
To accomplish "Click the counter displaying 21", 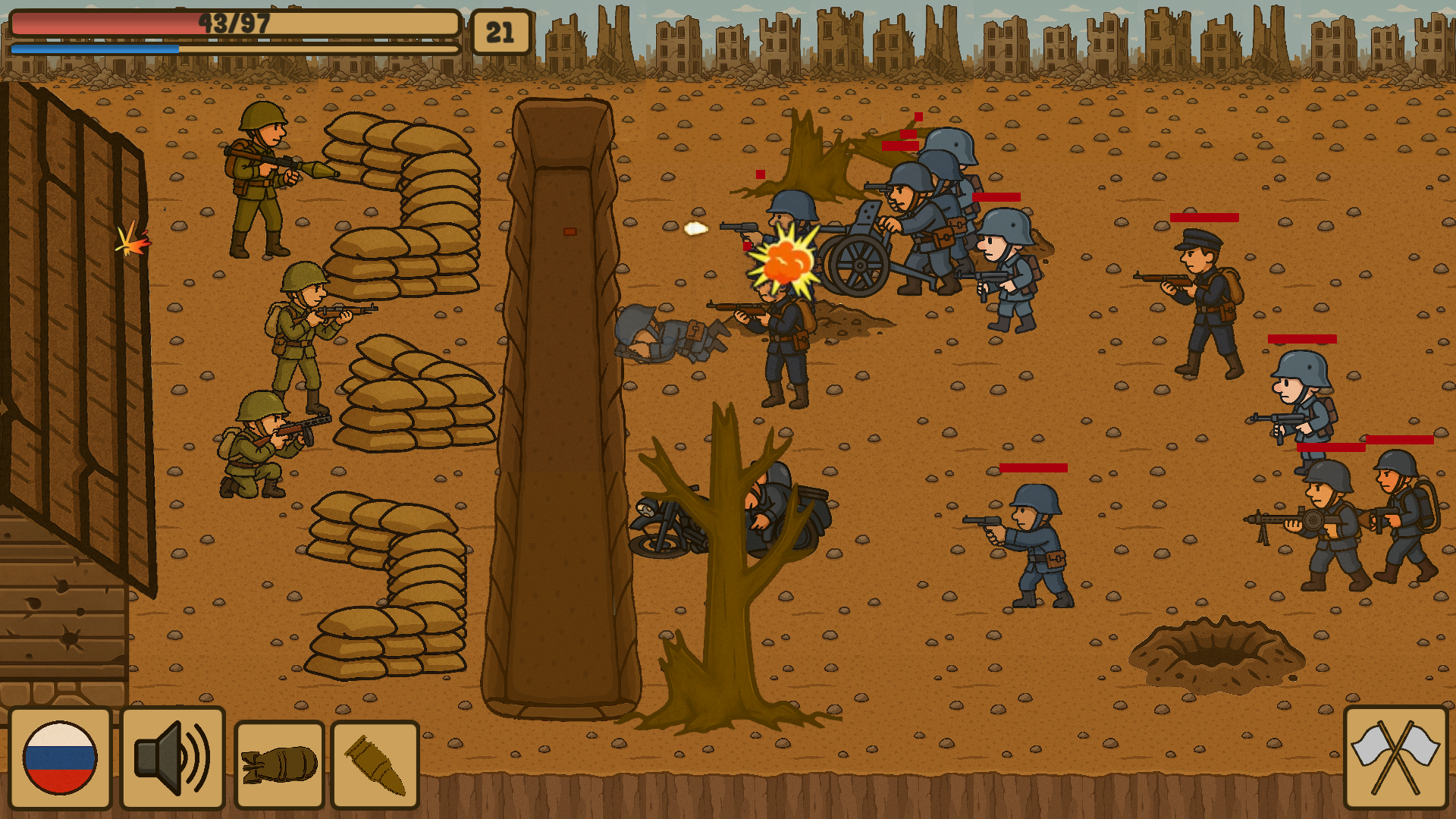I will click(500, 32).
